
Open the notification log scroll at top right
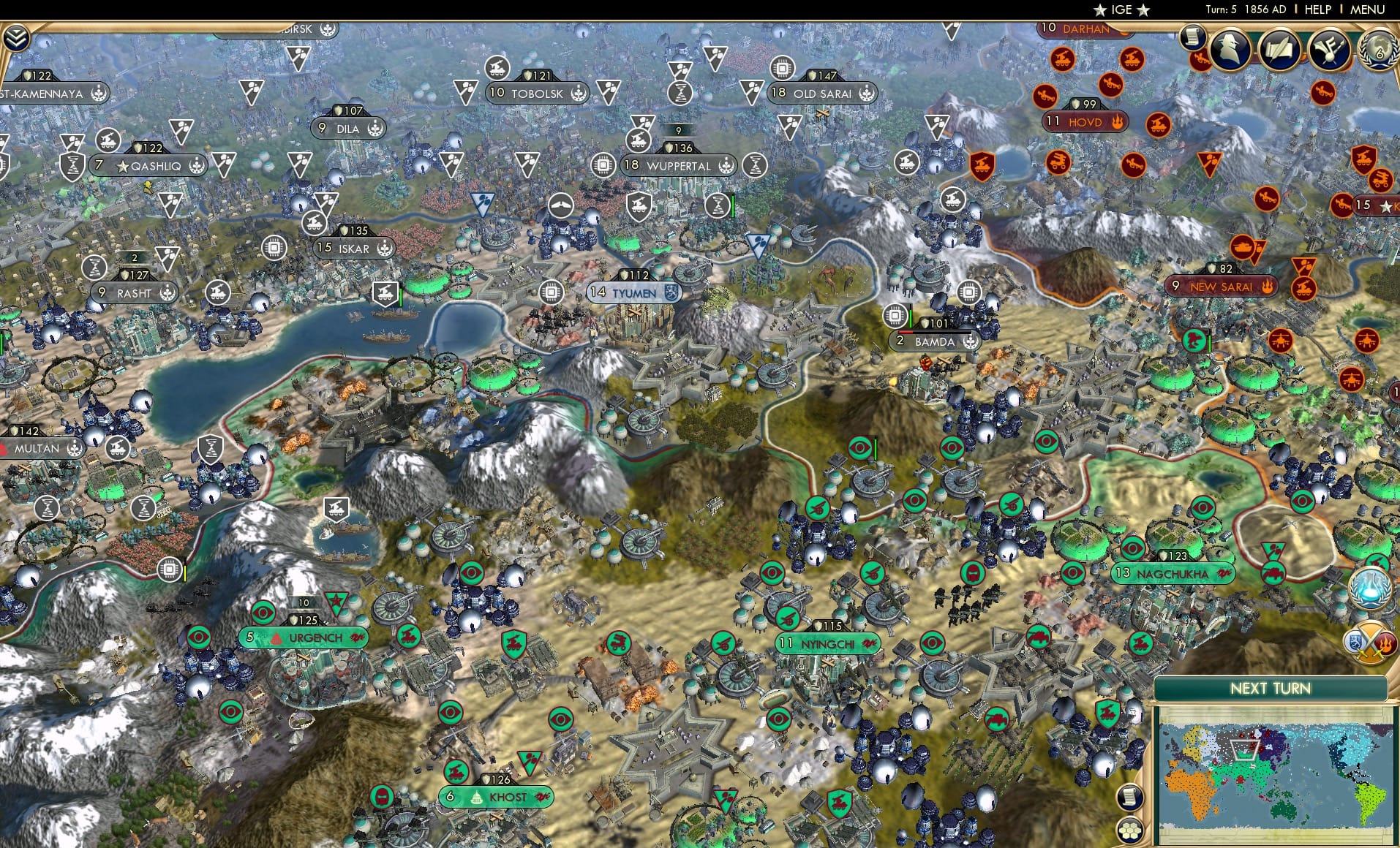coord(1194,37)
